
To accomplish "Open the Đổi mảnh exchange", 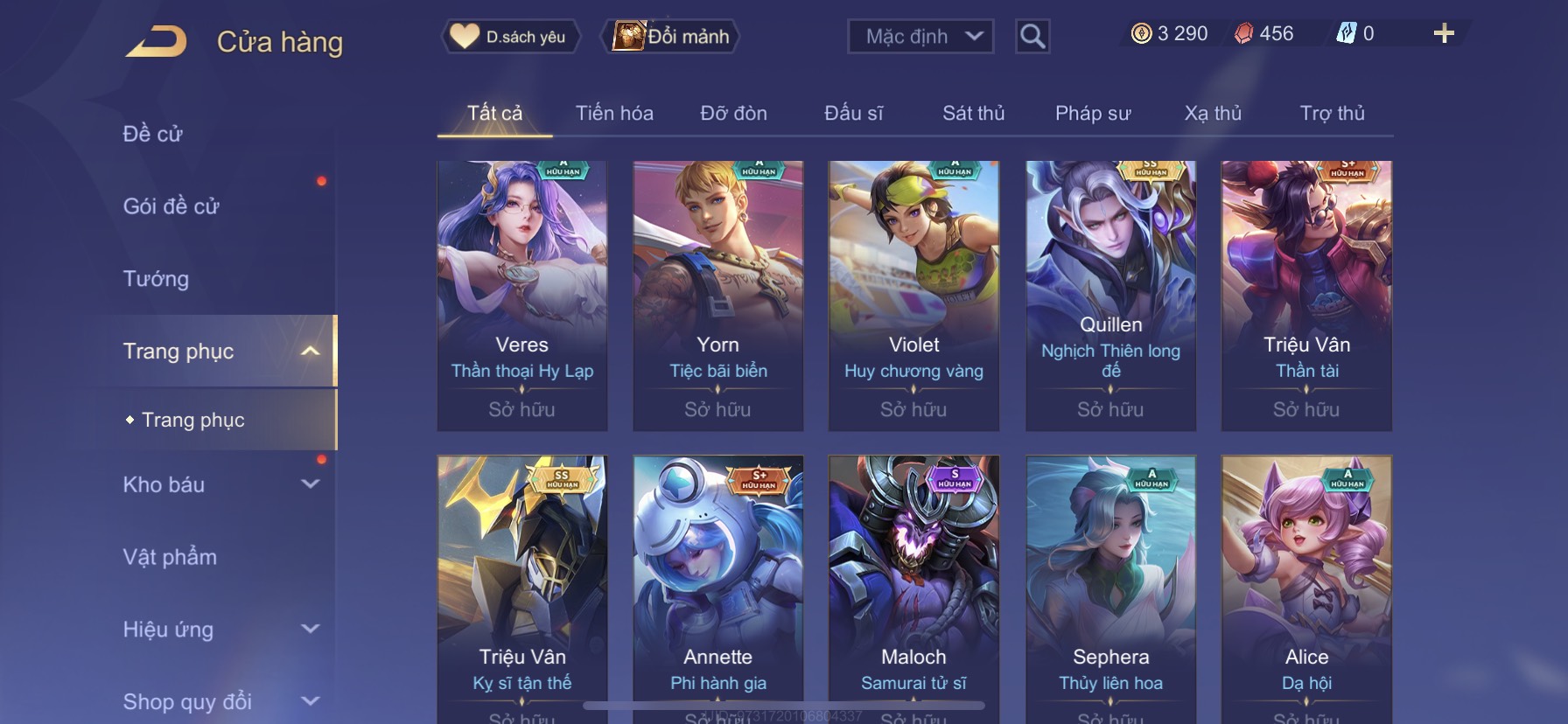I will (671, 37).
